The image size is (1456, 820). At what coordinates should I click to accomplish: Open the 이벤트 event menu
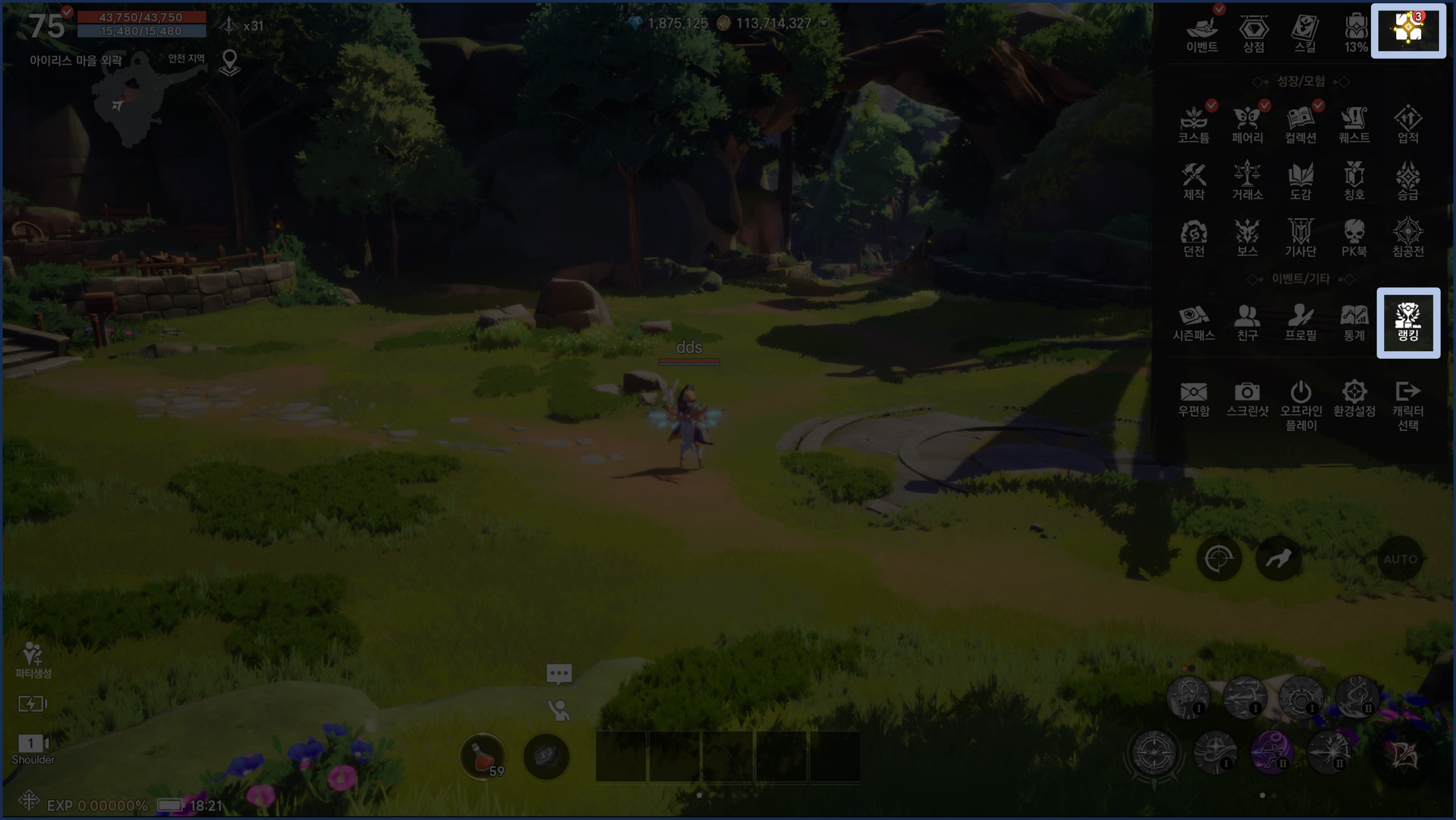1202,33
